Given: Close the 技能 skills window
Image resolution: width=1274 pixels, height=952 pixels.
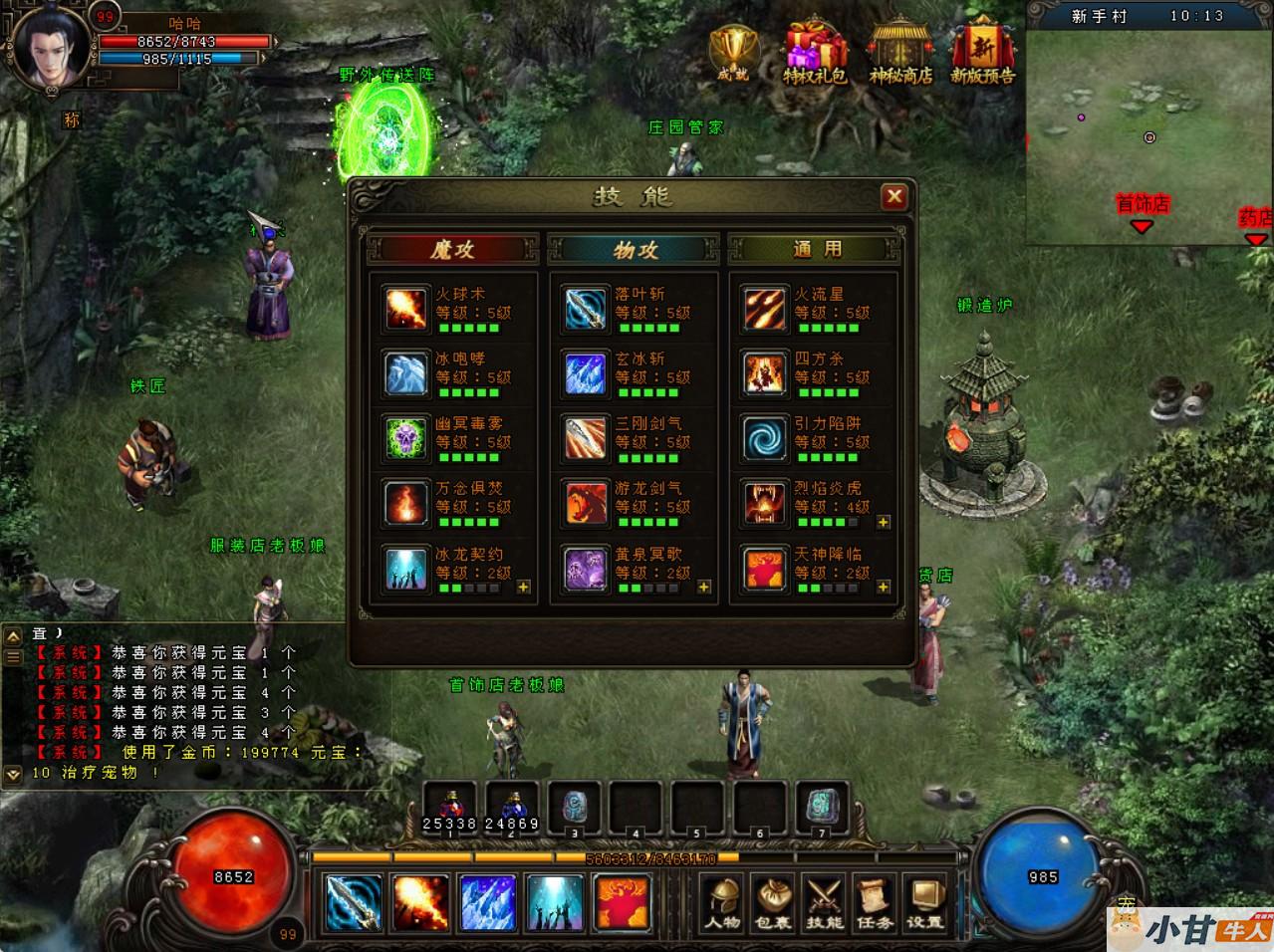Looking at the screenshot, I should coord(893,197).
